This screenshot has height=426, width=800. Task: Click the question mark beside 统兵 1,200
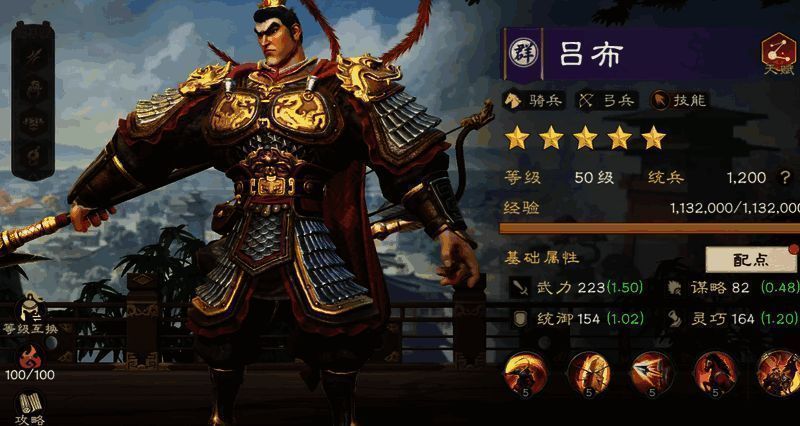click(x=786, y=177)
